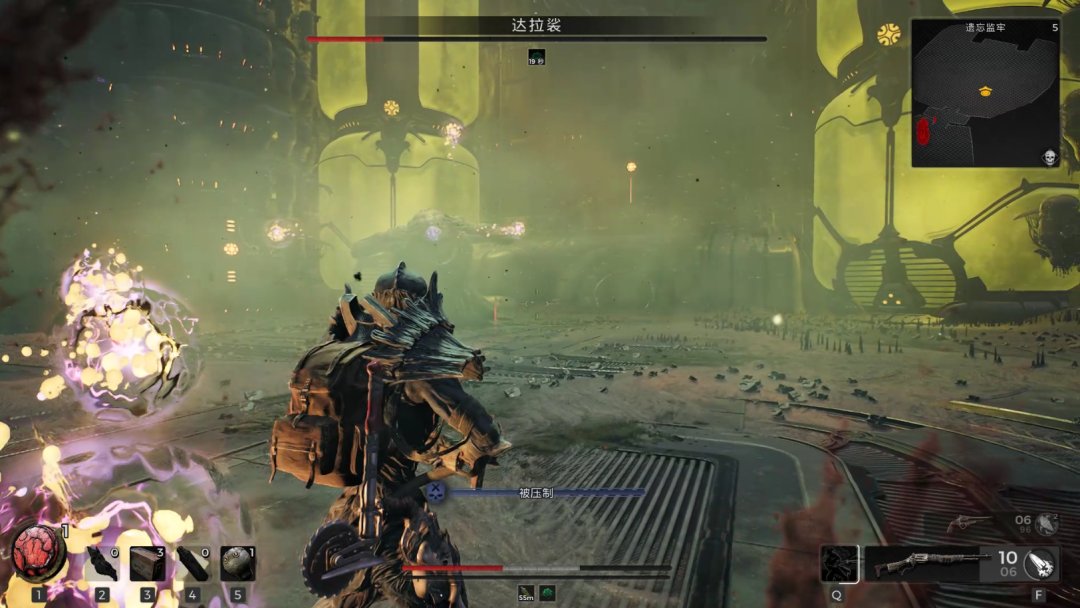Choose the dark feather-shaped item in slot 2
The width and height of the screenshot is (1080, 608).
pyautogui.click(x=102, y=564)
